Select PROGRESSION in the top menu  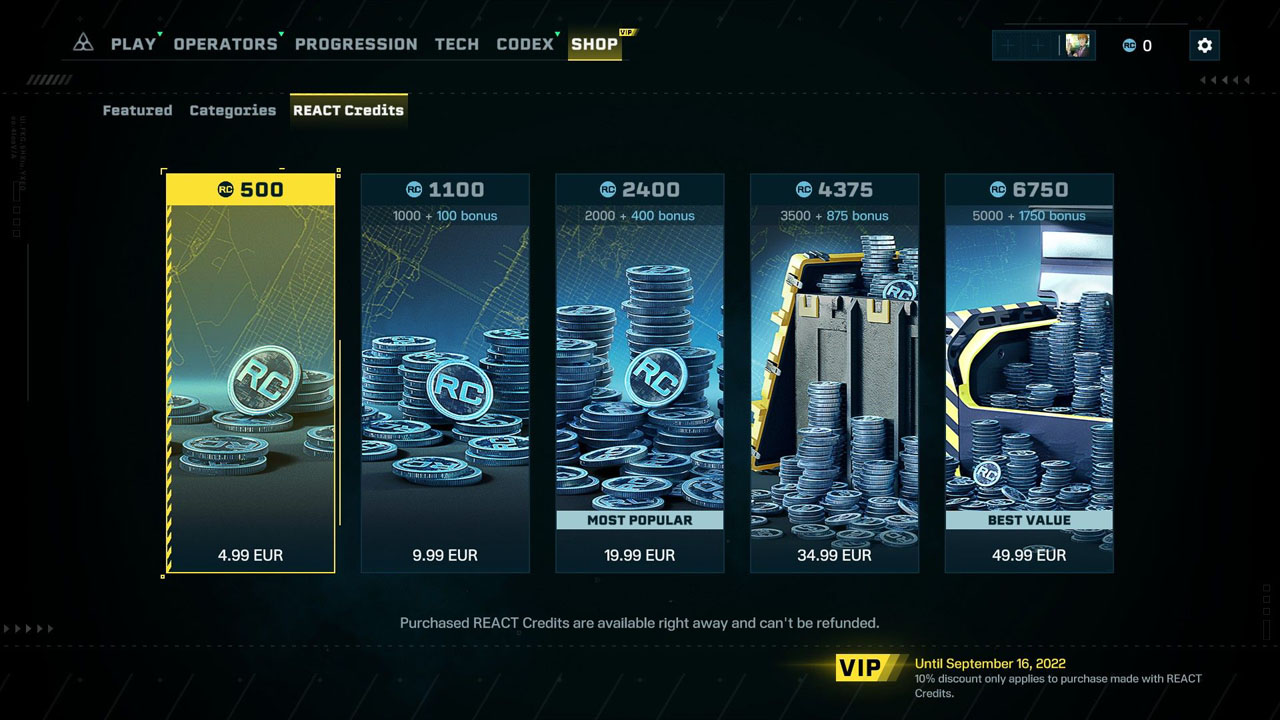click(356, 43)
